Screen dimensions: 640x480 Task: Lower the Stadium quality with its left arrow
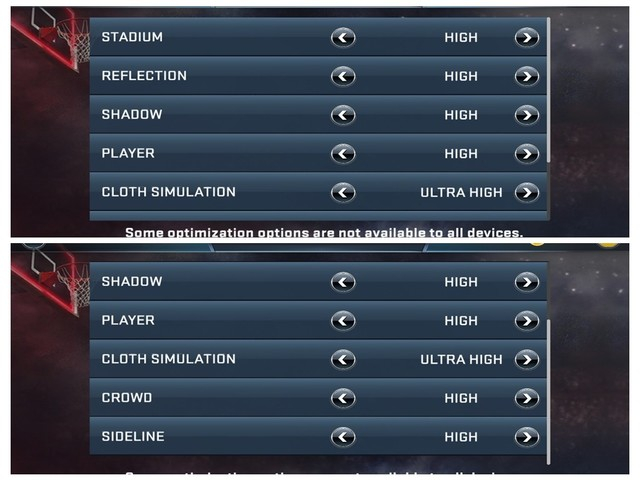tap(343, 38)
